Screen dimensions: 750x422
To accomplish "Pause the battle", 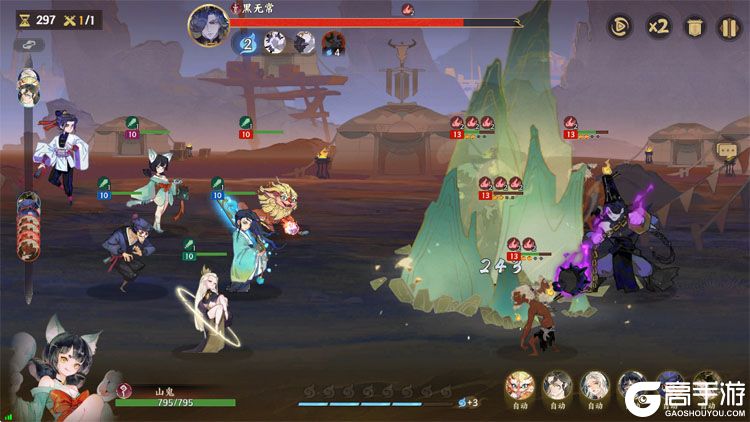I will [728, 26].
